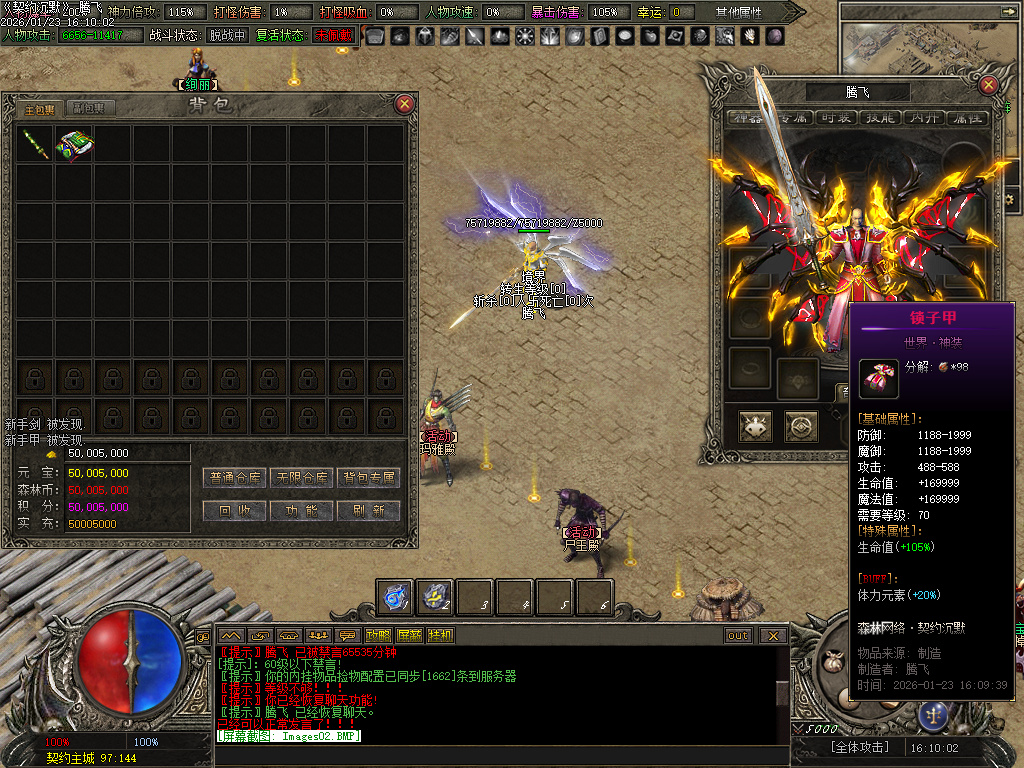Show the 属性 attributes tab

(967, 118)
